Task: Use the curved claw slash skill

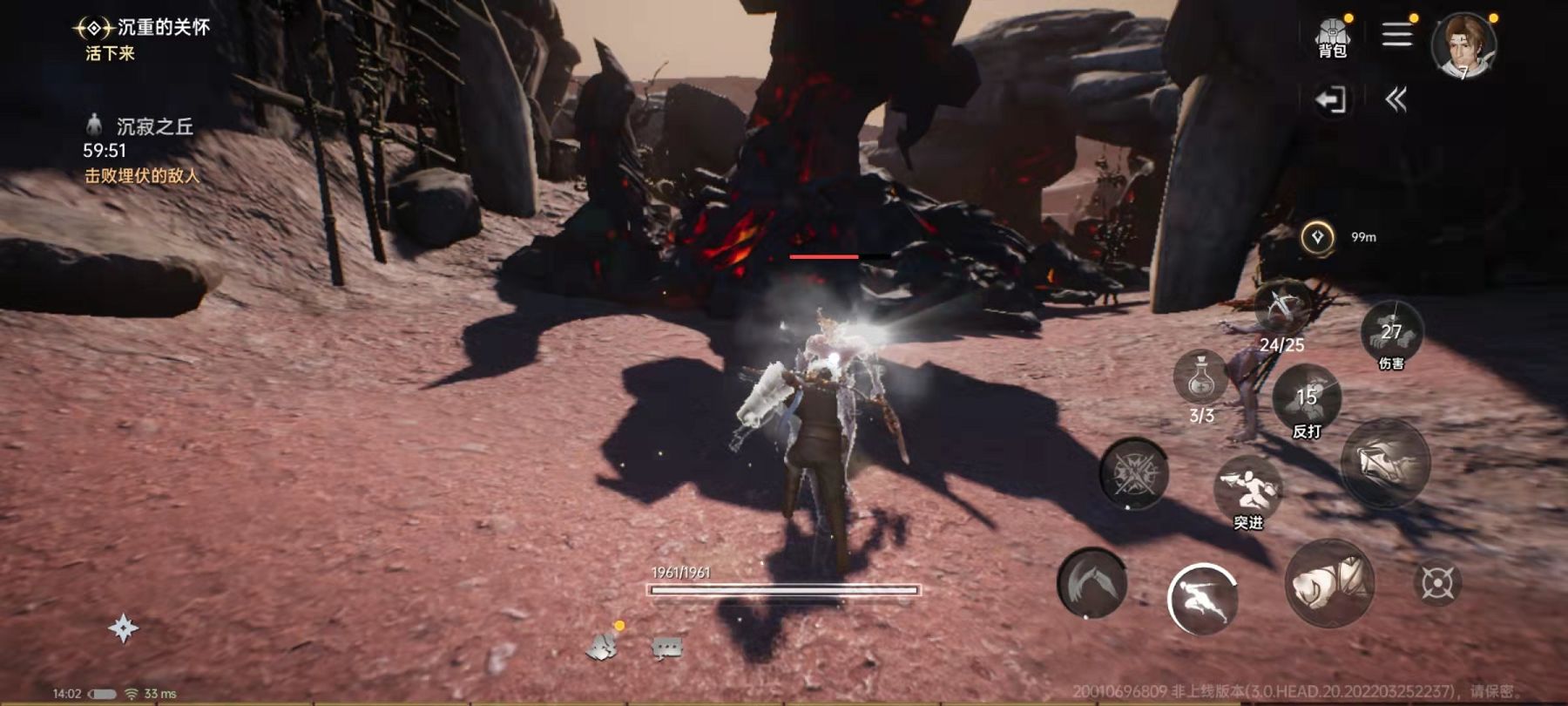Action: (x=1092, y=583)
